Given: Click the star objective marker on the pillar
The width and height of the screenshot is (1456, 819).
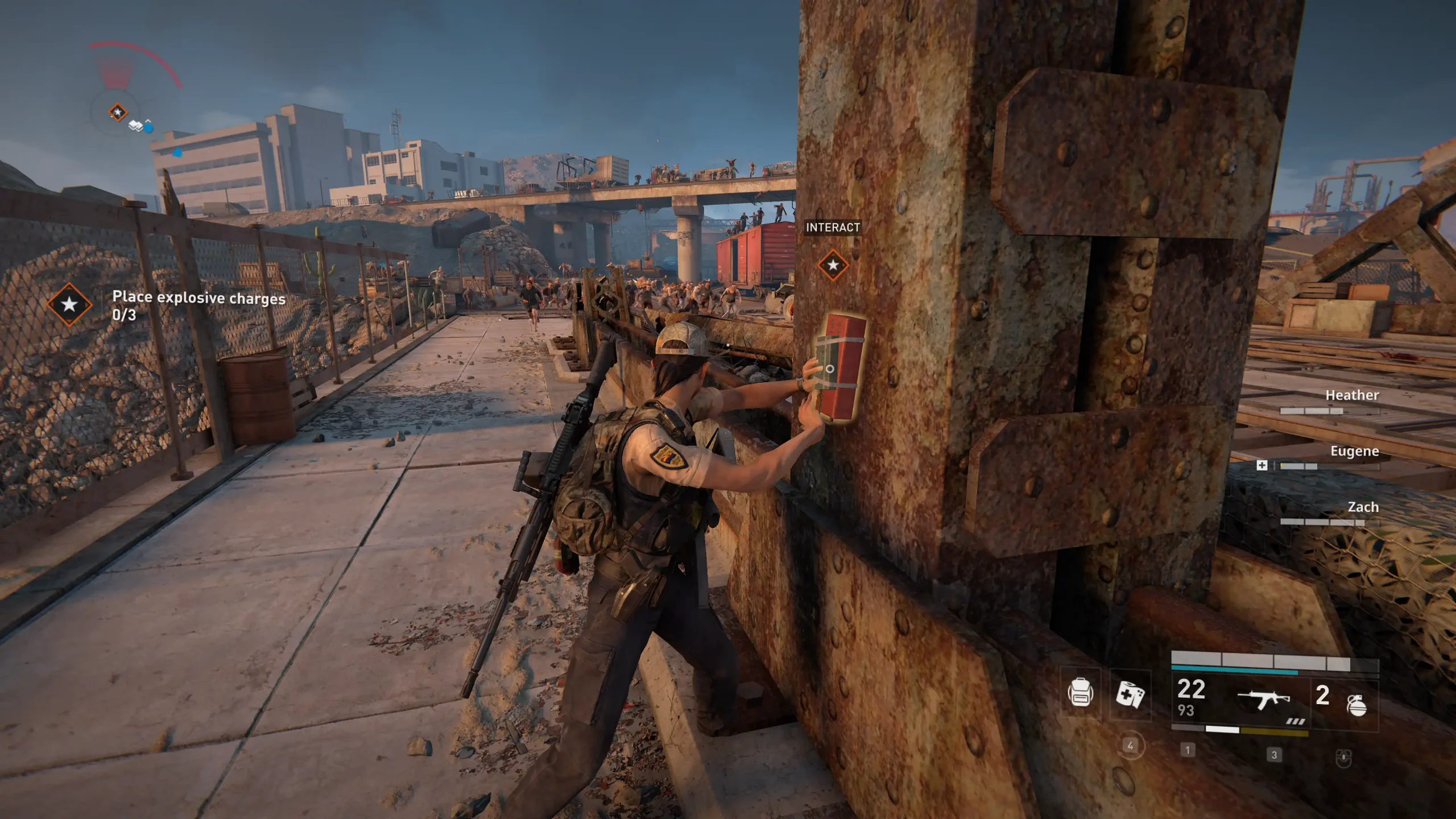Looking at the screenshot, I should coord(833,265).
